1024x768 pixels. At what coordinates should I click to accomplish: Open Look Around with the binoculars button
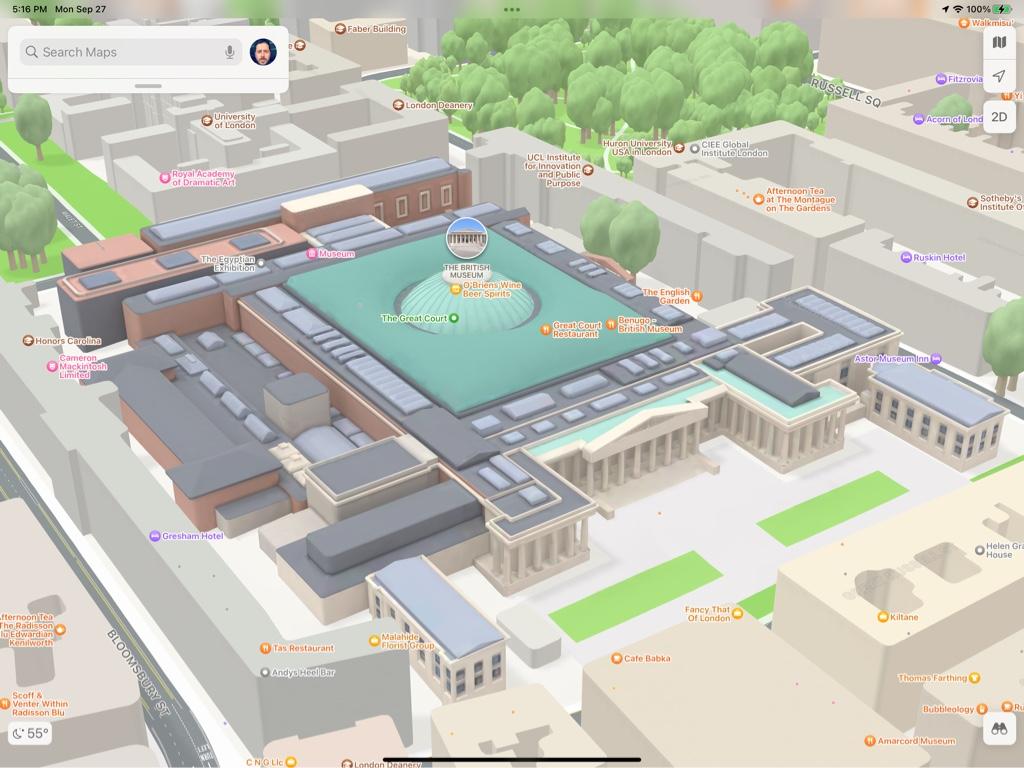tap(998, 729)
